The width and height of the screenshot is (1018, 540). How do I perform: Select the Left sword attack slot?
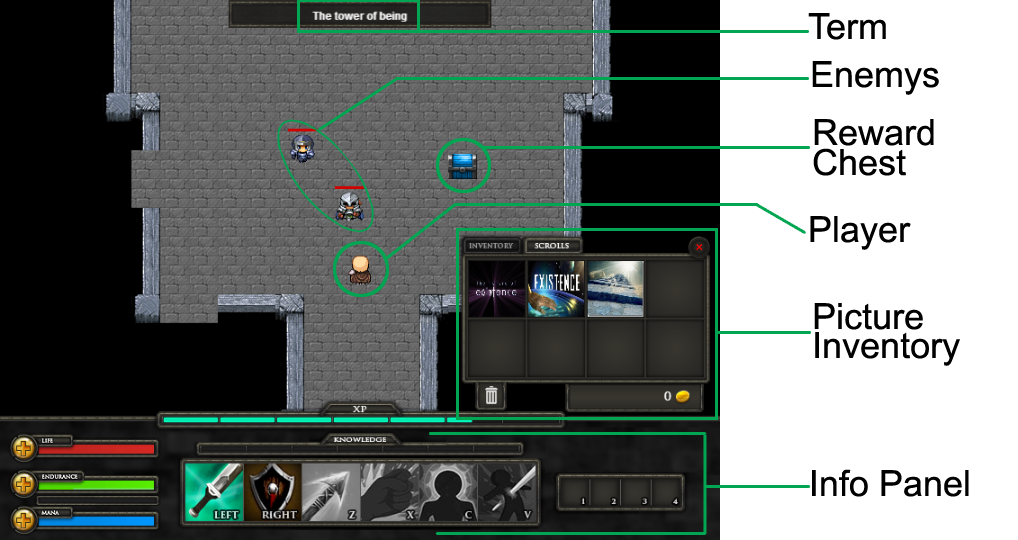point(215,492)
